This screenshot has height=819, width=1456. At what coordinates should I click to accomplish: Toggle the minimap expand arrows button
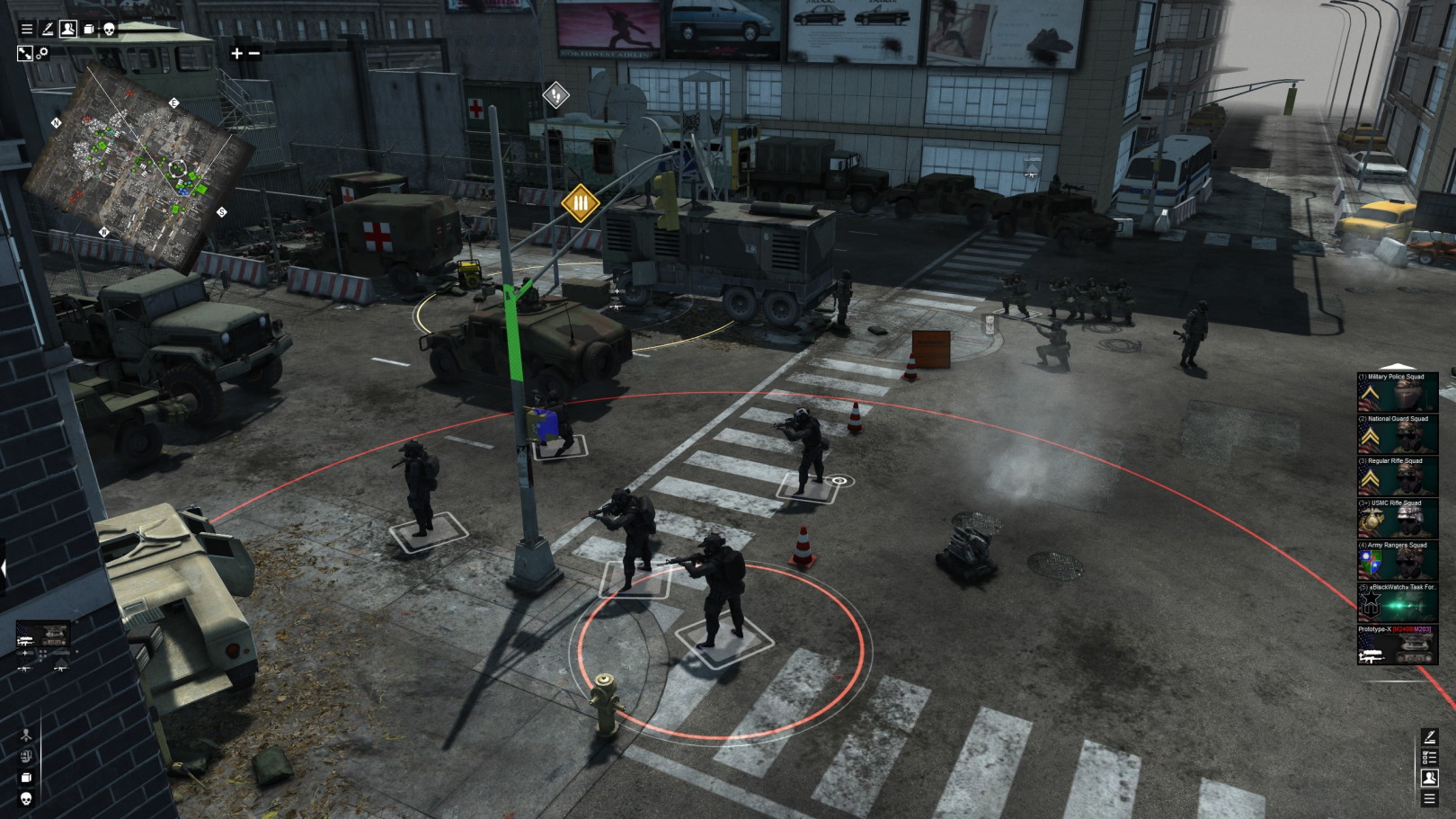pos(24,53)
